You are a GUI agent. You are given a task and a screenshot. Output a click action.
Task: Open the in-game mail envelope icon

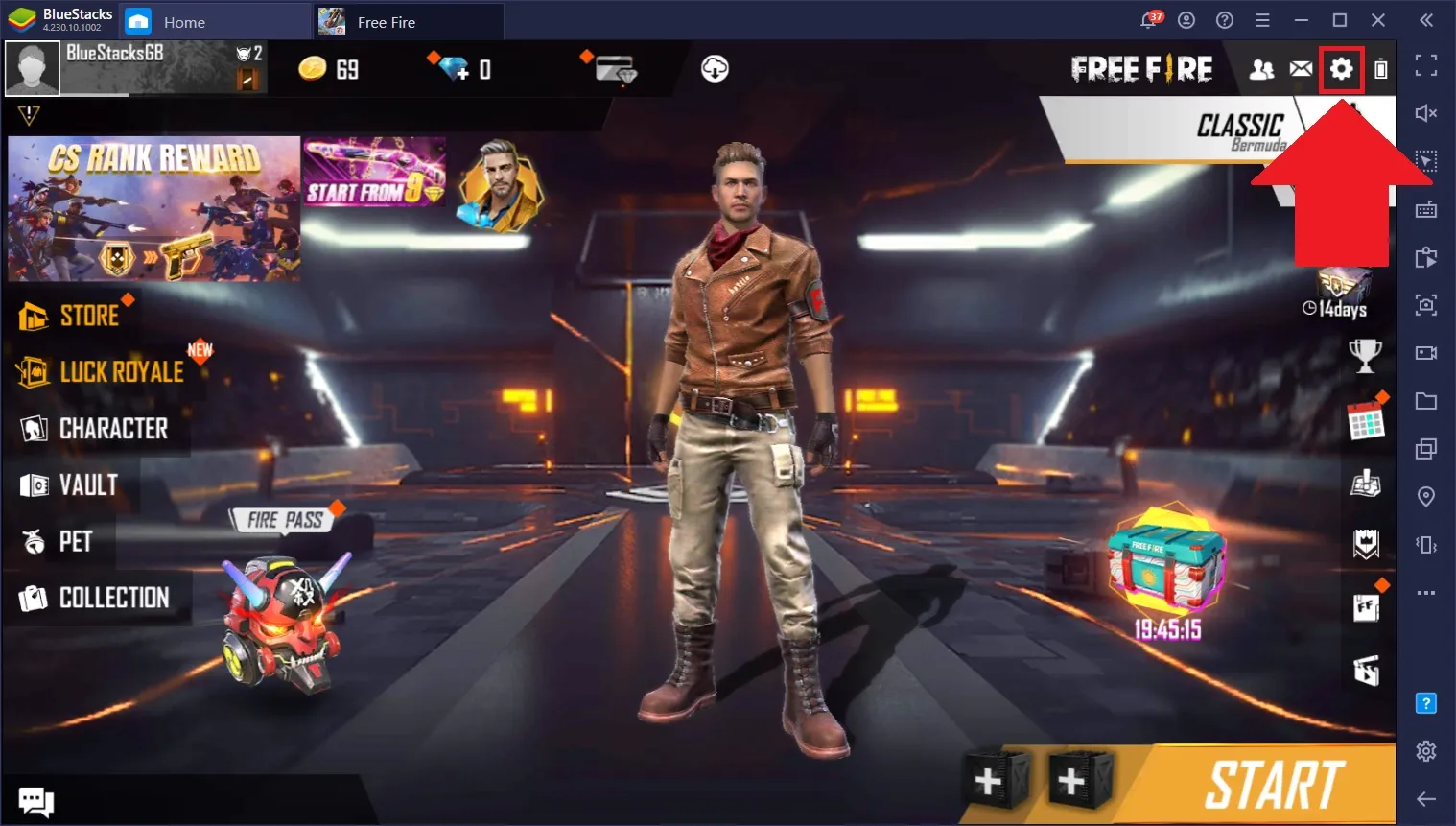pos(1301,69)
